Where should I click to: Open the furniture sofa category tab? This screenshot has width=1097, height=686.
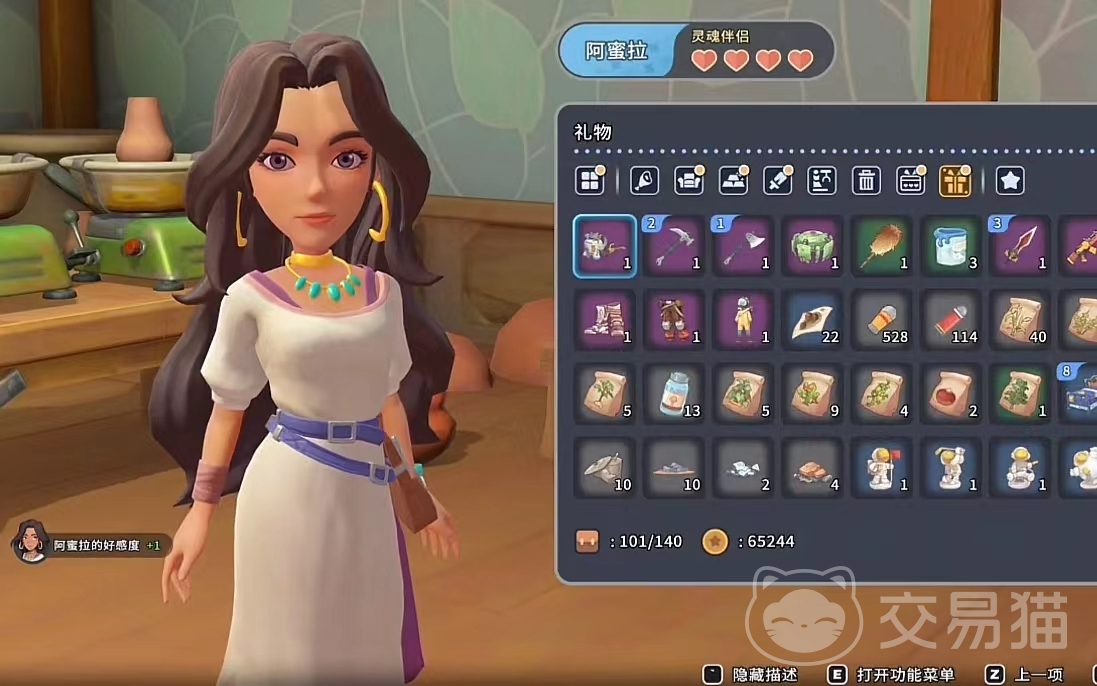(689, 181)
